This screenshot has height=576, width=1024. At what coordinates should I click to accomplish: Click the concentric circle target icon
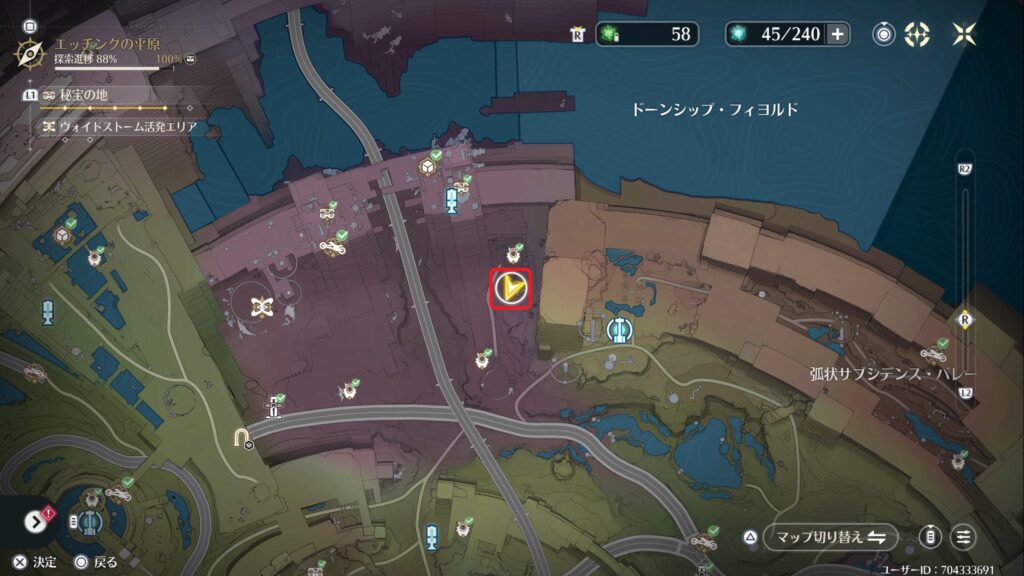click(x=884, y=34)
